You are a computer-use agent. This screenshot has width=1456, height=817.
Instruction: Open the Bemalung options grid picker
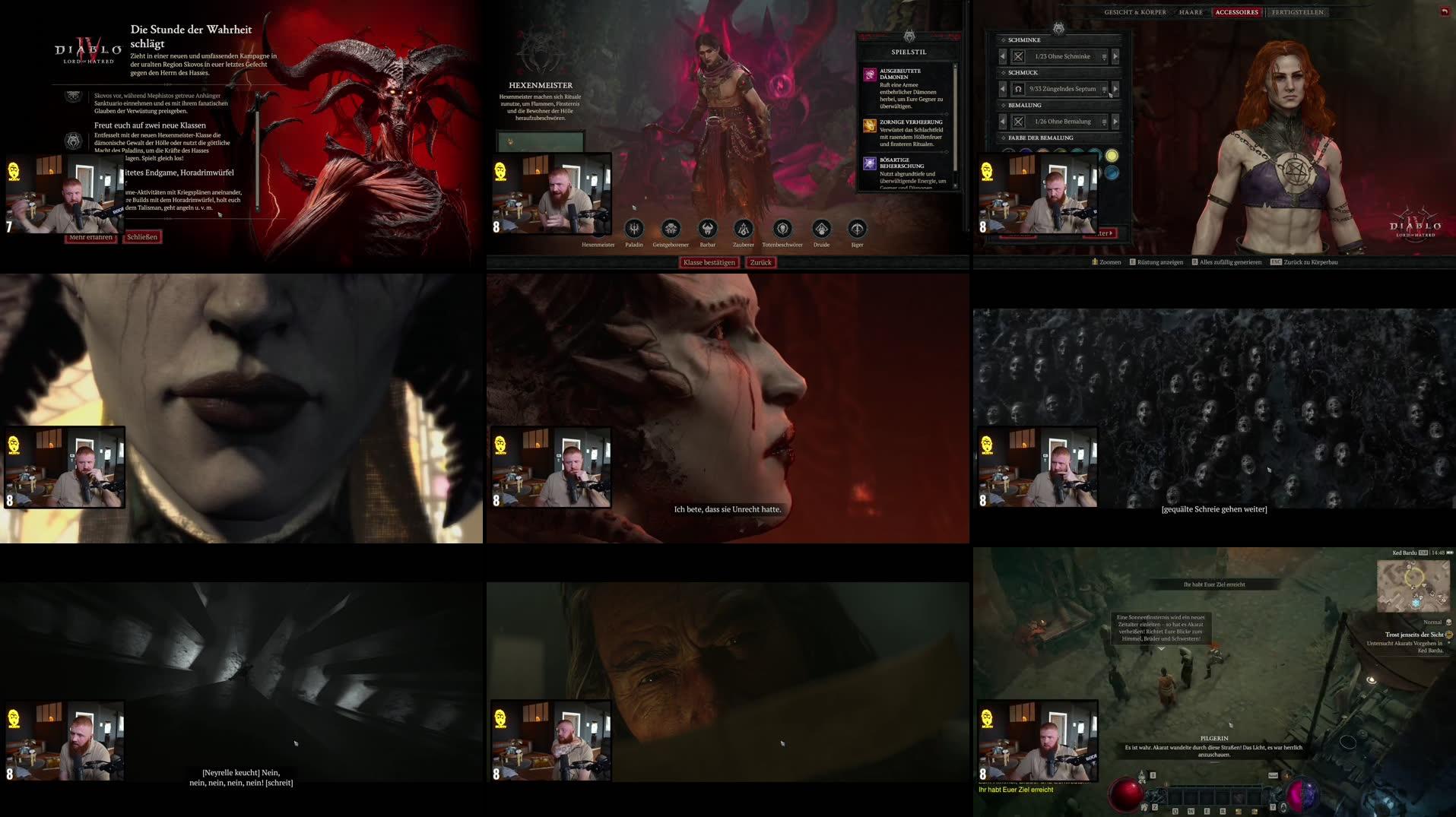1105,122
